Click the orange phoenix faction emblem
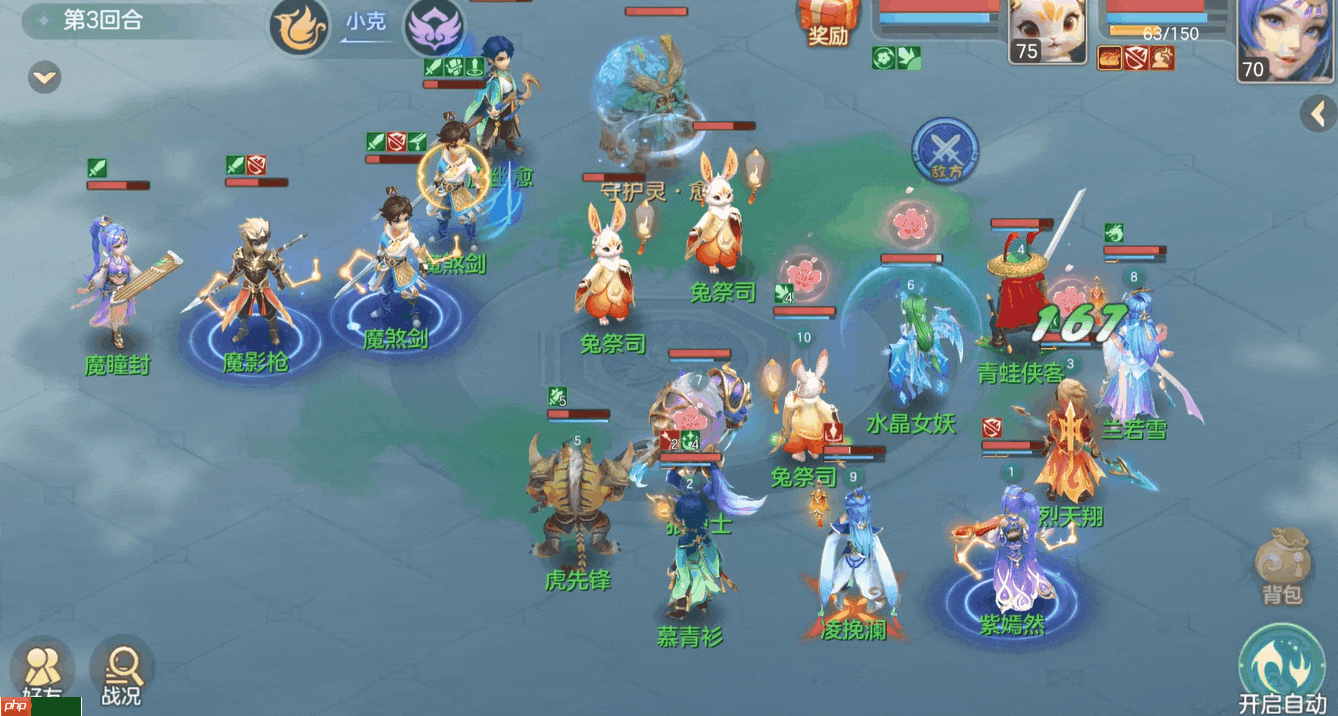Screen dimensions: 1338x716 coord(299,28)
